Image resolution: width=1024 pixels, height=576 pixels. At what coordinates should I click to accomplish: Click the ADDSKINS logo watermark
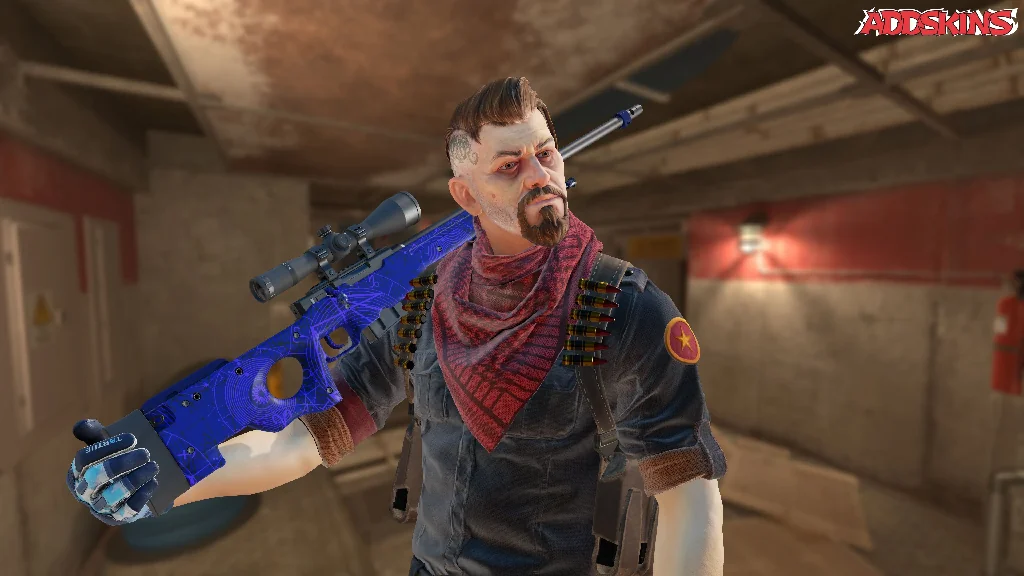938,22
